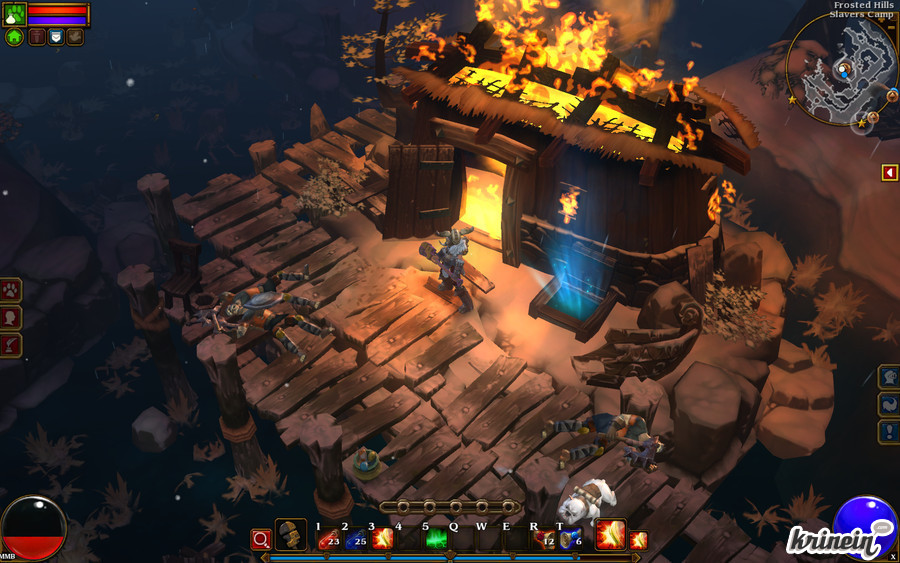Click the weapon swap icon beside hotbar

point(291,535)
